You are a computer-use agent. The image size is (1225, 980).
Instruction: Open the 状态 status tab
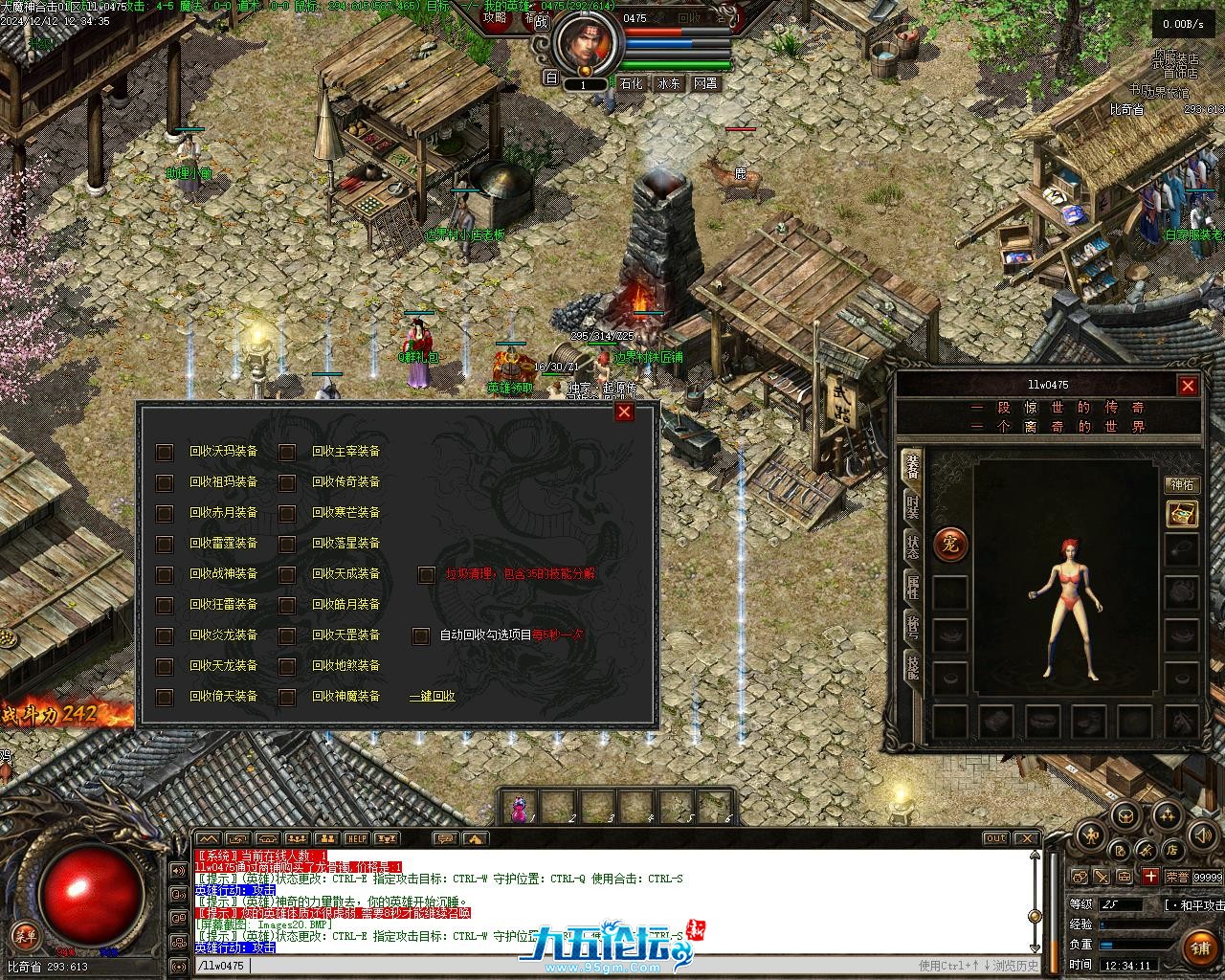tap(913, 546)
